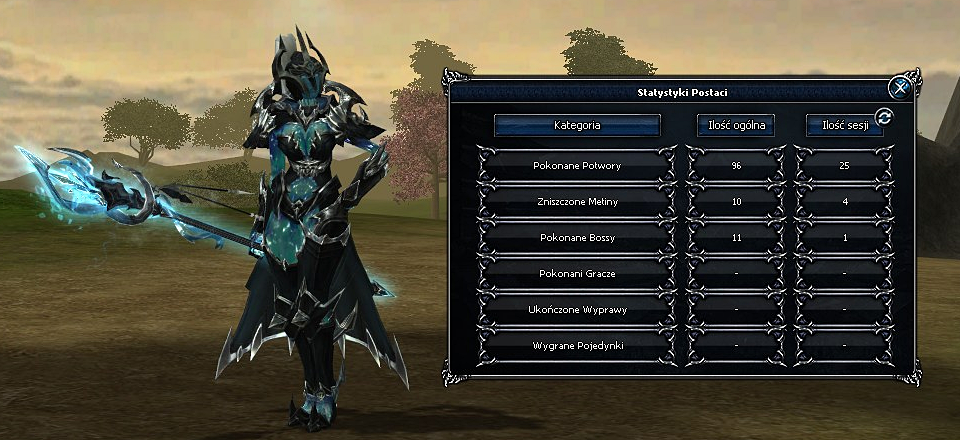Click the Wygrane Pojedynki row
This screenshot has height=440, width=960.
coord(577,345)
